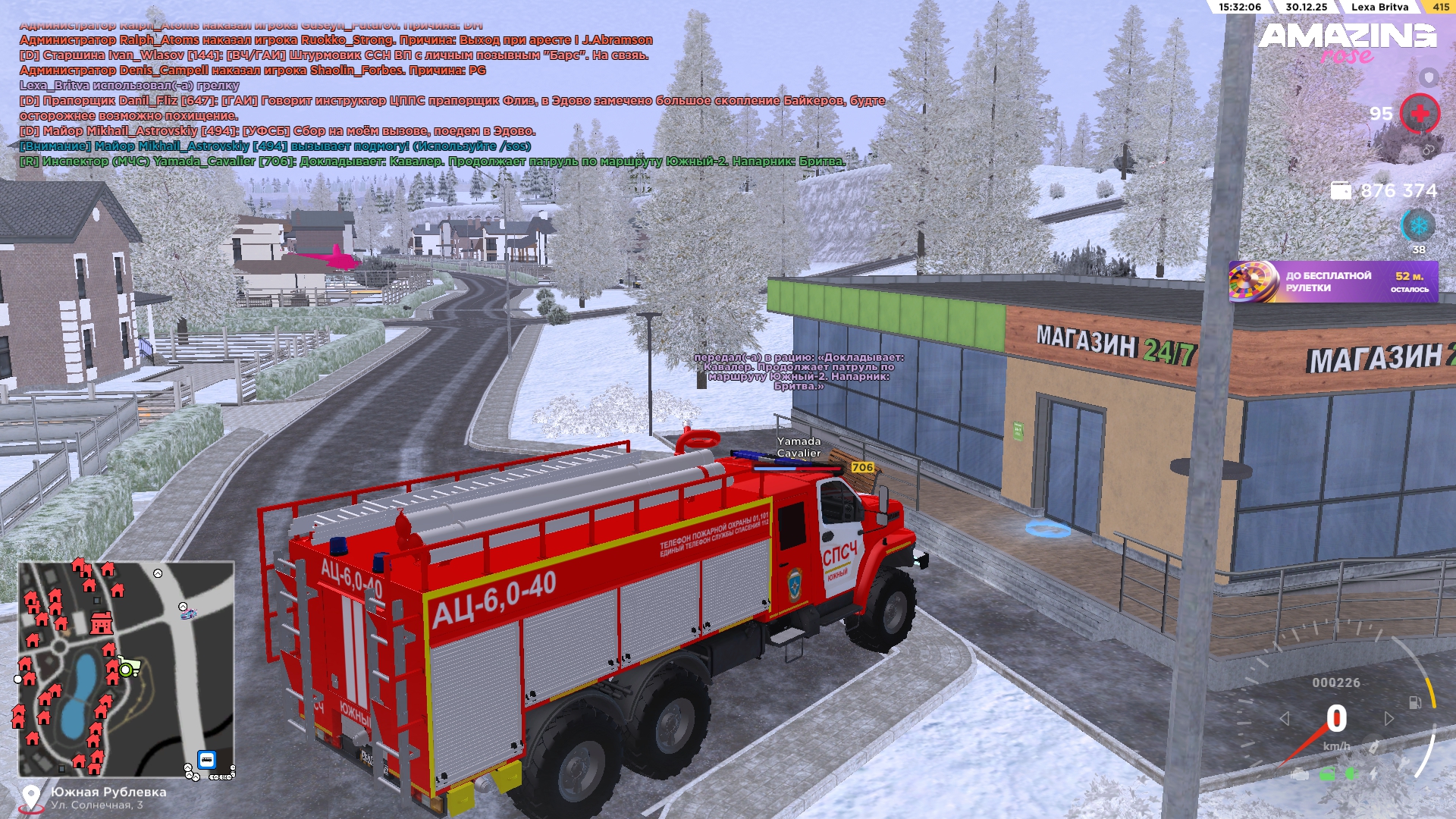Click the red cross health icon

coord(1420,114)
